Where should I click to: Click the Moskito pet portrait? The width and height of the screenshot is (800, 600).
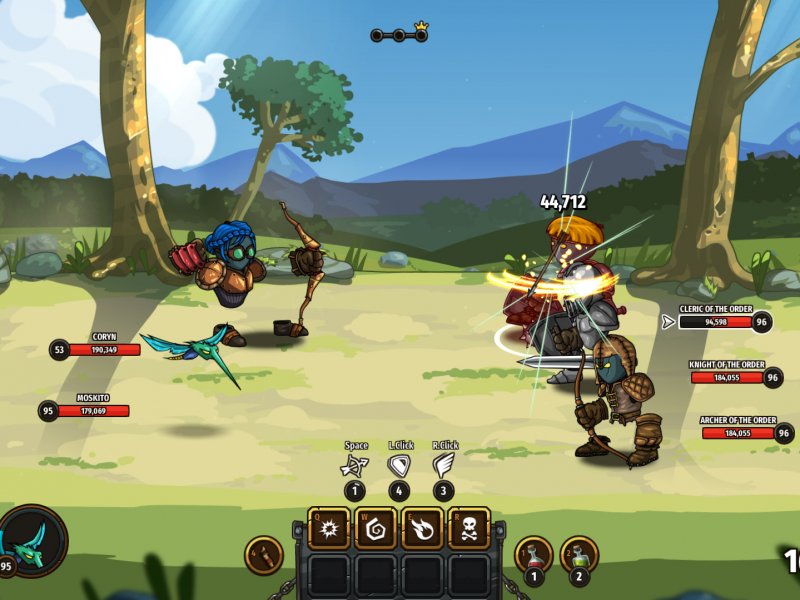click(33, 541)
